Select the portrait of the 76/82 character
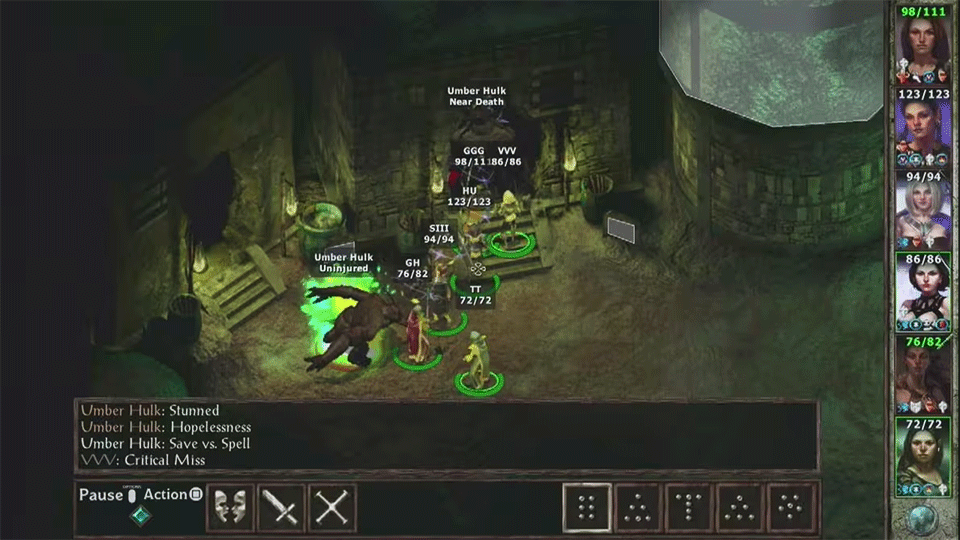 (923, 377)
